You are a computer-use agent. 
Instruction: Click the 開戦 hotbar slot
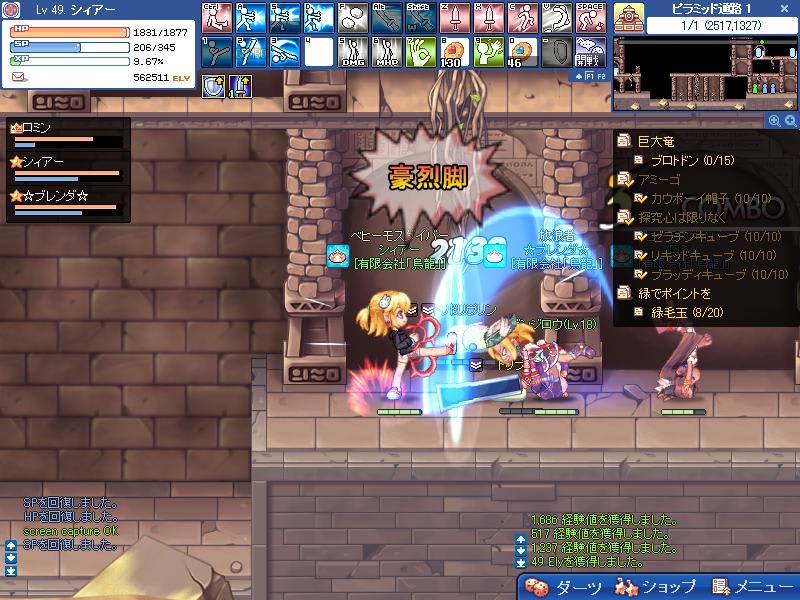588,51
